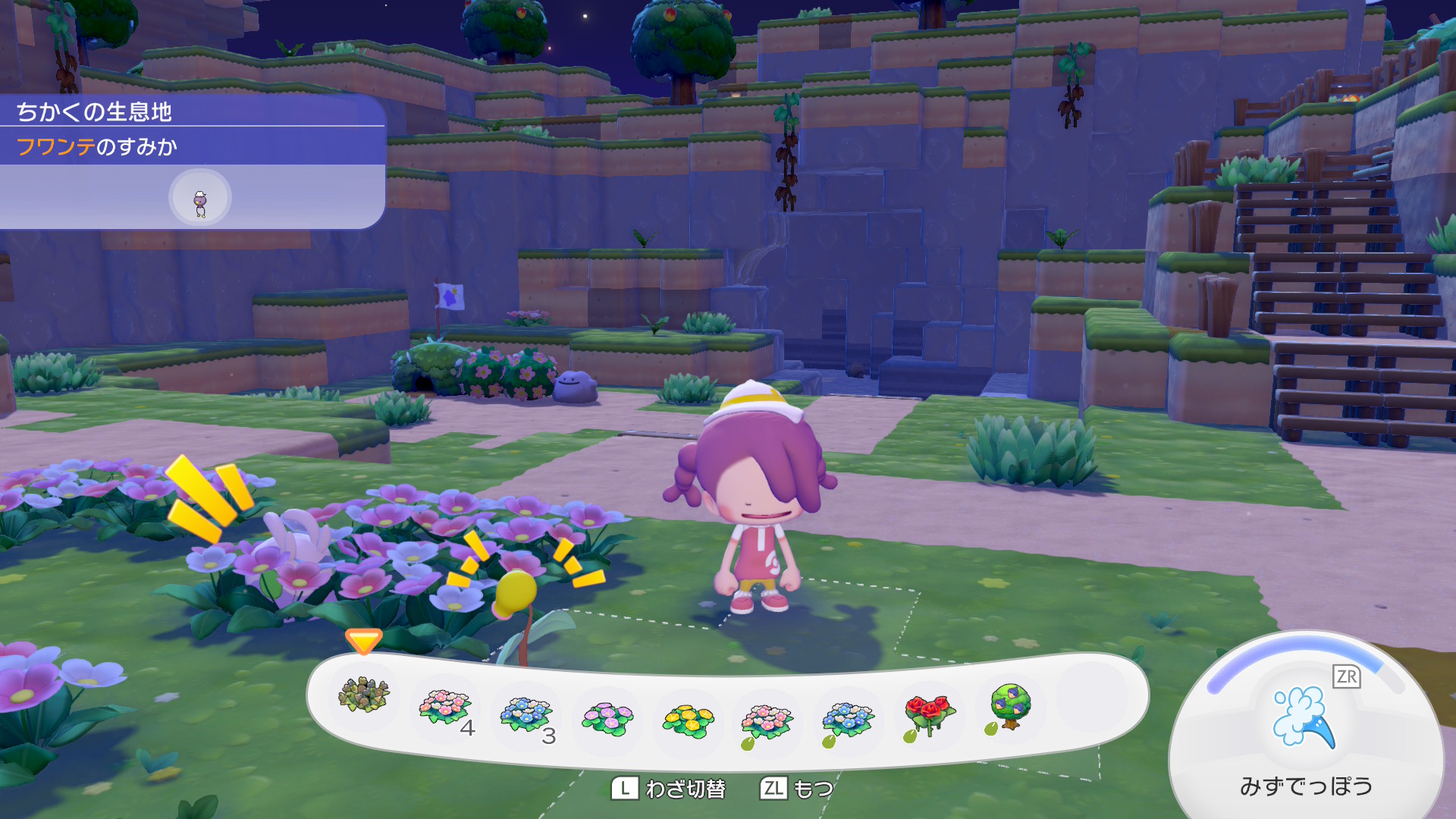Choose the pink flower seed slot
Image resolution: width=1456 pixels, height=819 pixels.
767,721
